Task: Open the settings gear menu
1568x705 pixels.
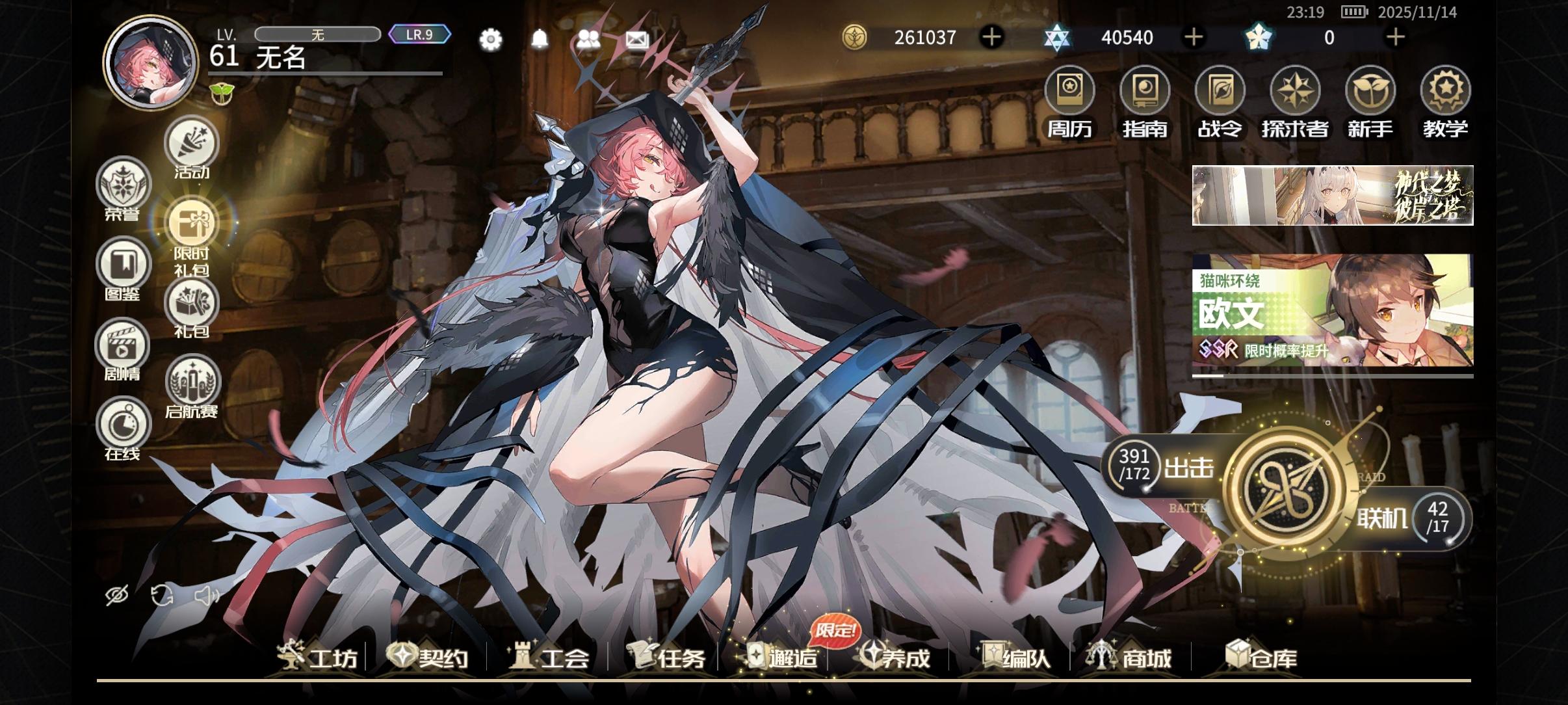Action: pyautogui.click(x=490, y=40)
